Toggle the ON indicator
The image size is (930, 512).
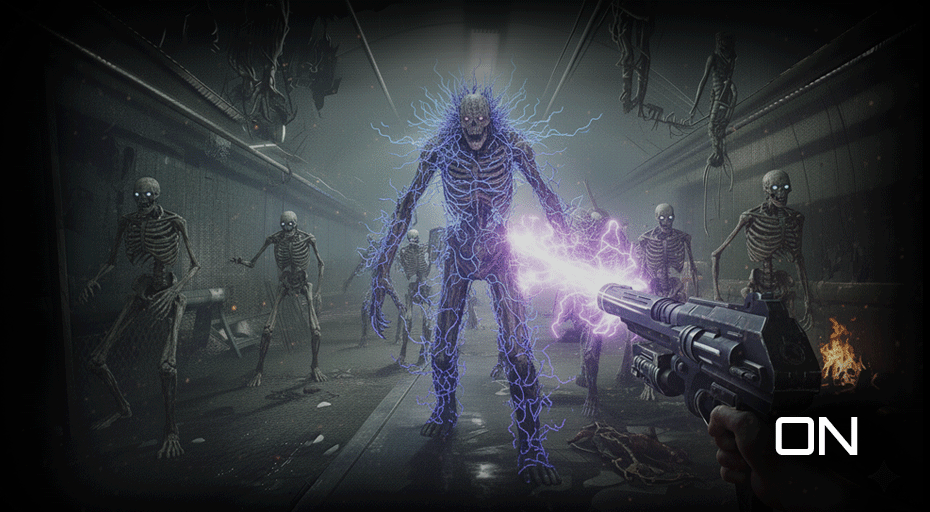tap(816, 437)
